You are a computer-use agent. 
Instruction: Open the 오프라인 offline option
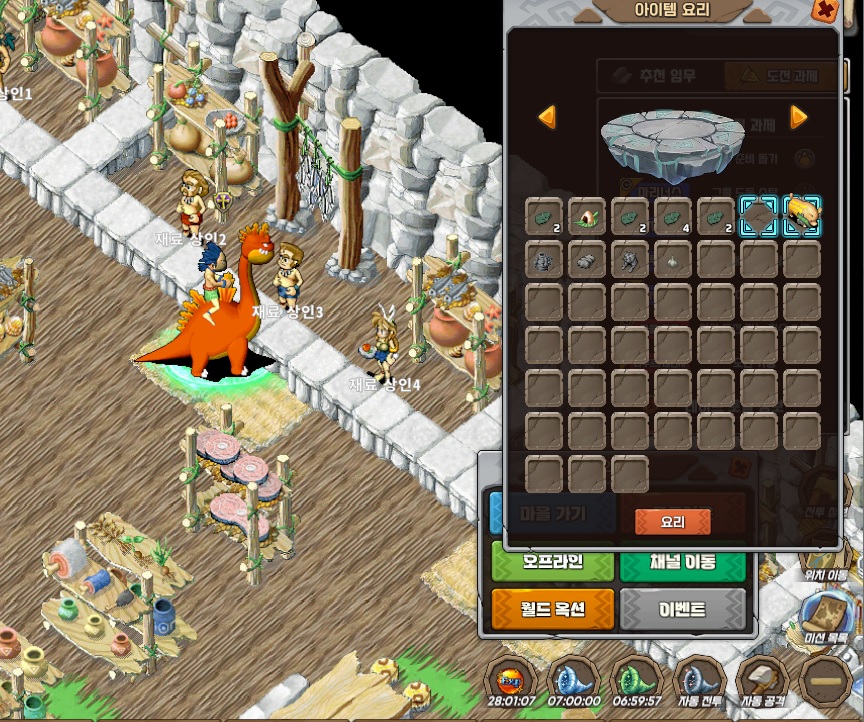[551, 563]
